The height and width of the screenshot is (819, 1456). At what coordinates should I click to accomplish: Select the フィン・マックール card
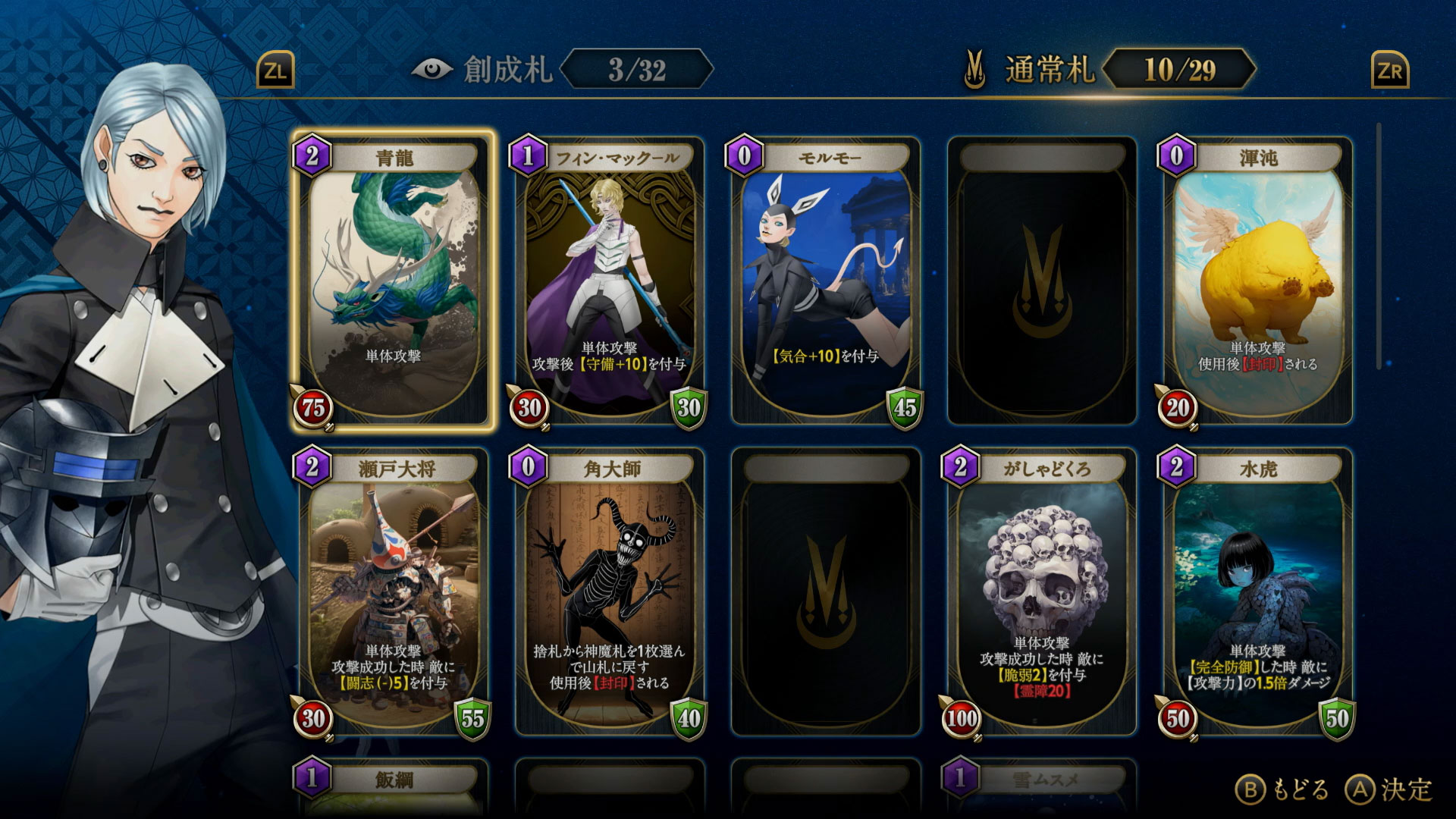(607, 281)
